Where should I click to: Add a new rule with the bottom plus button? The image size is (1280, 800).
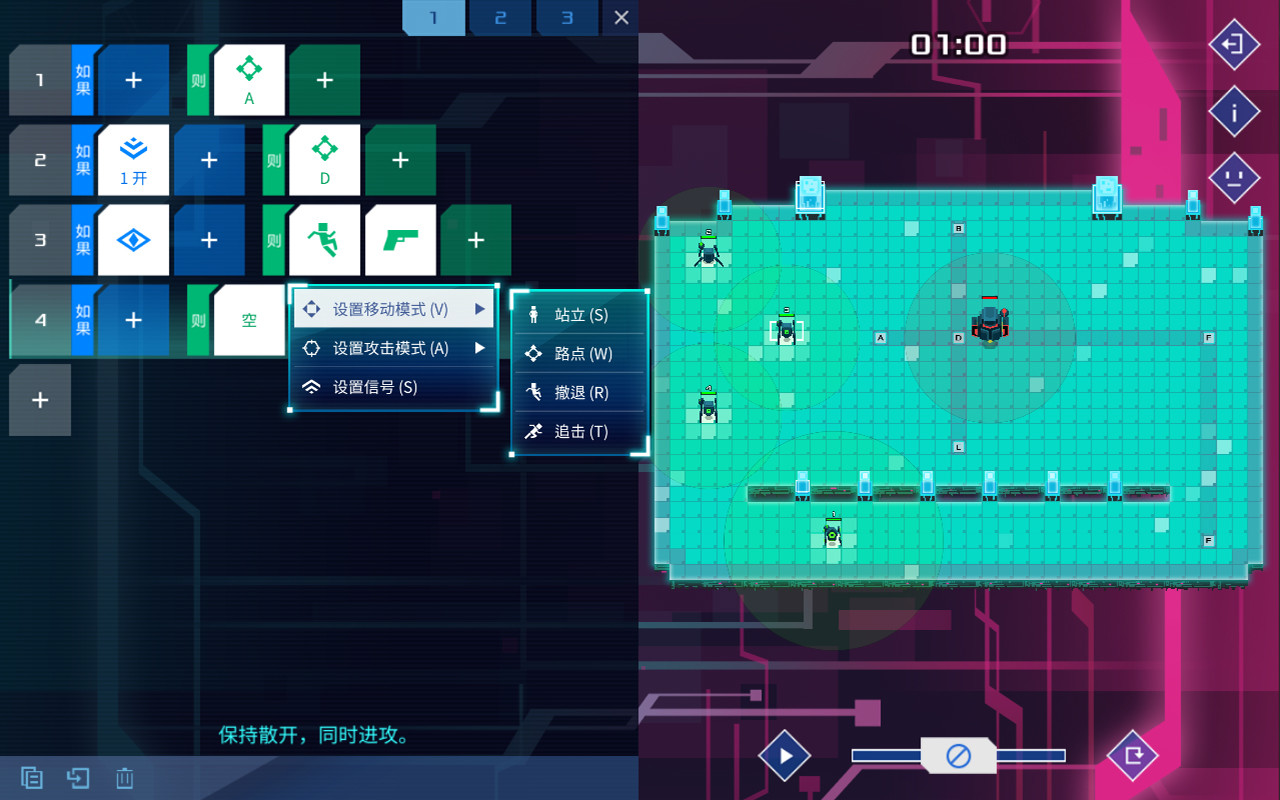pos(39,400)
